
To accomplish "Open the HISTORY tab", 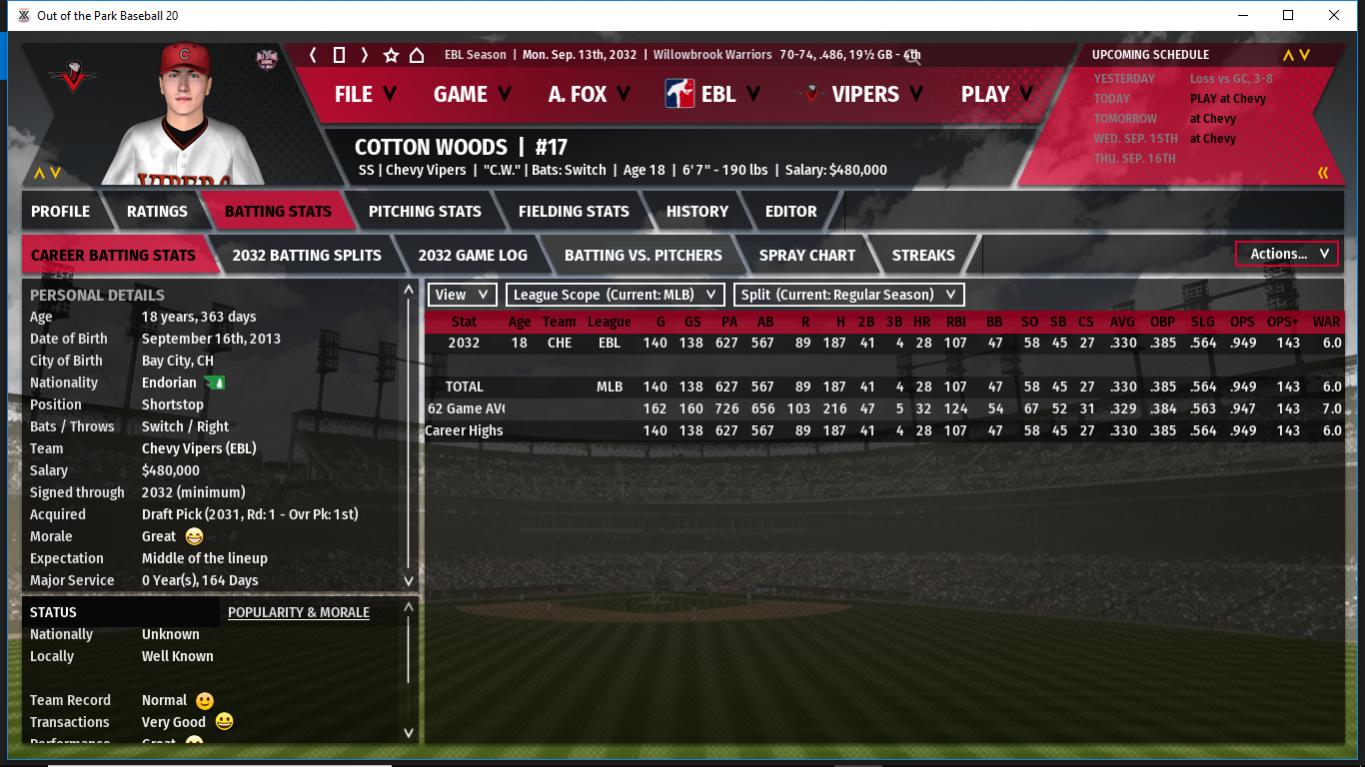I will (x=697, y=211).
